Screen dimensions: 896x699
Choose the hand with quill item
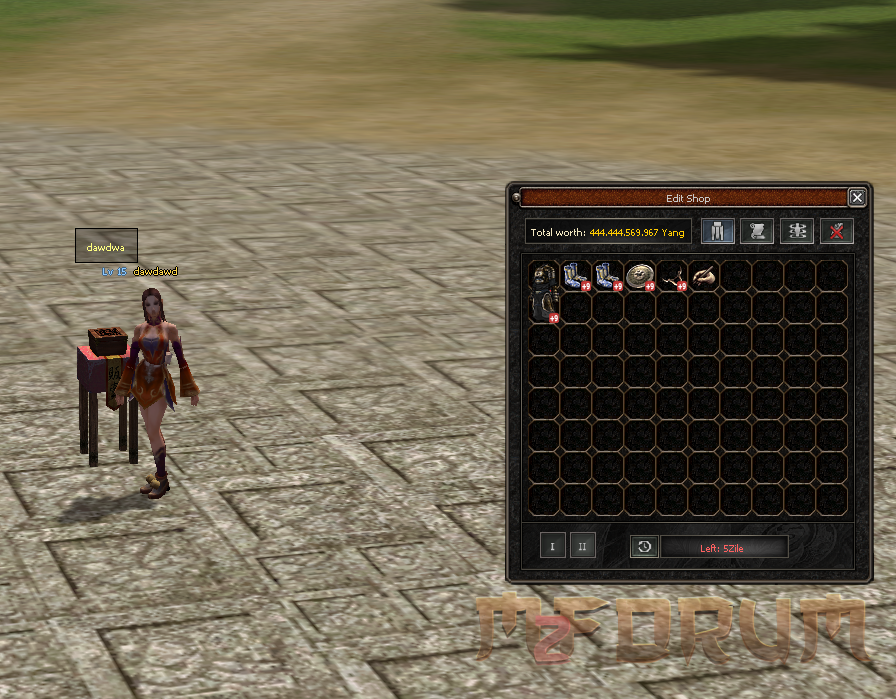click(704, 275)
